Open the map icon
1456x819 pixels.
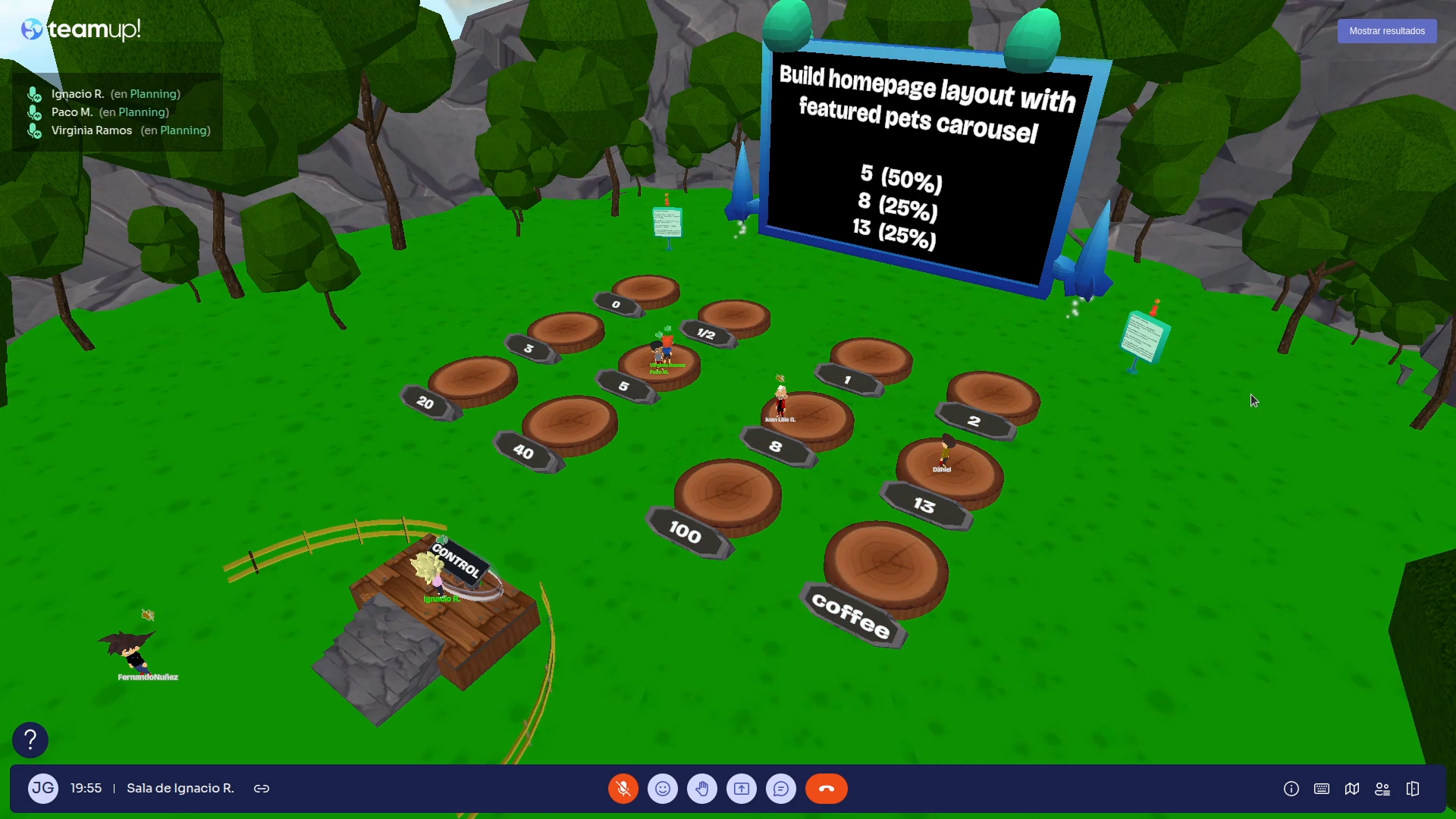click(x=1352, y=789)
